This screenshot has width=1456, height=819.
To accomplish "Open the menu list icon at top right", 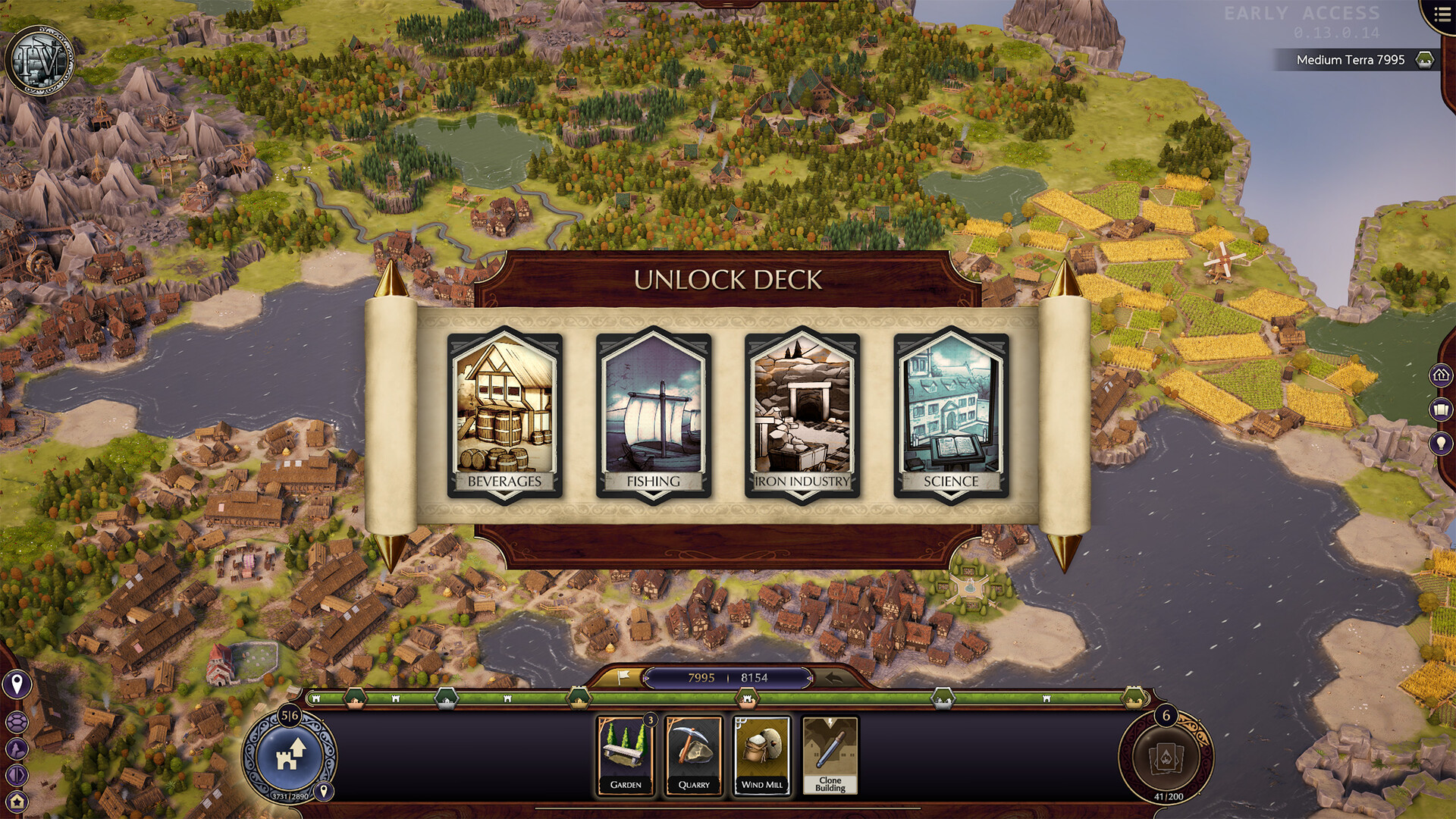I will [x=1443, y=13].
